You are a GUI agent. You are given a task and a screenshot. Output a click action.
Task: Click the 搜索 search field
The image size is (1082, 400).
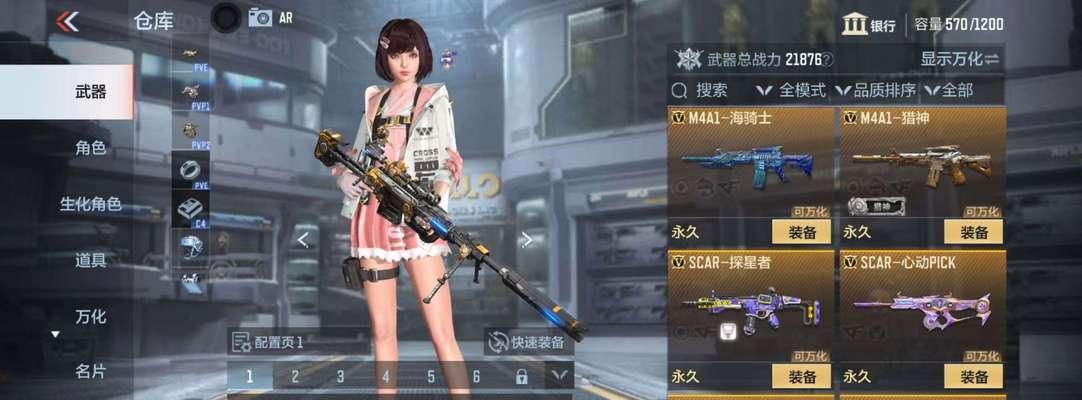pyautogui.click(x=710, y=90)
